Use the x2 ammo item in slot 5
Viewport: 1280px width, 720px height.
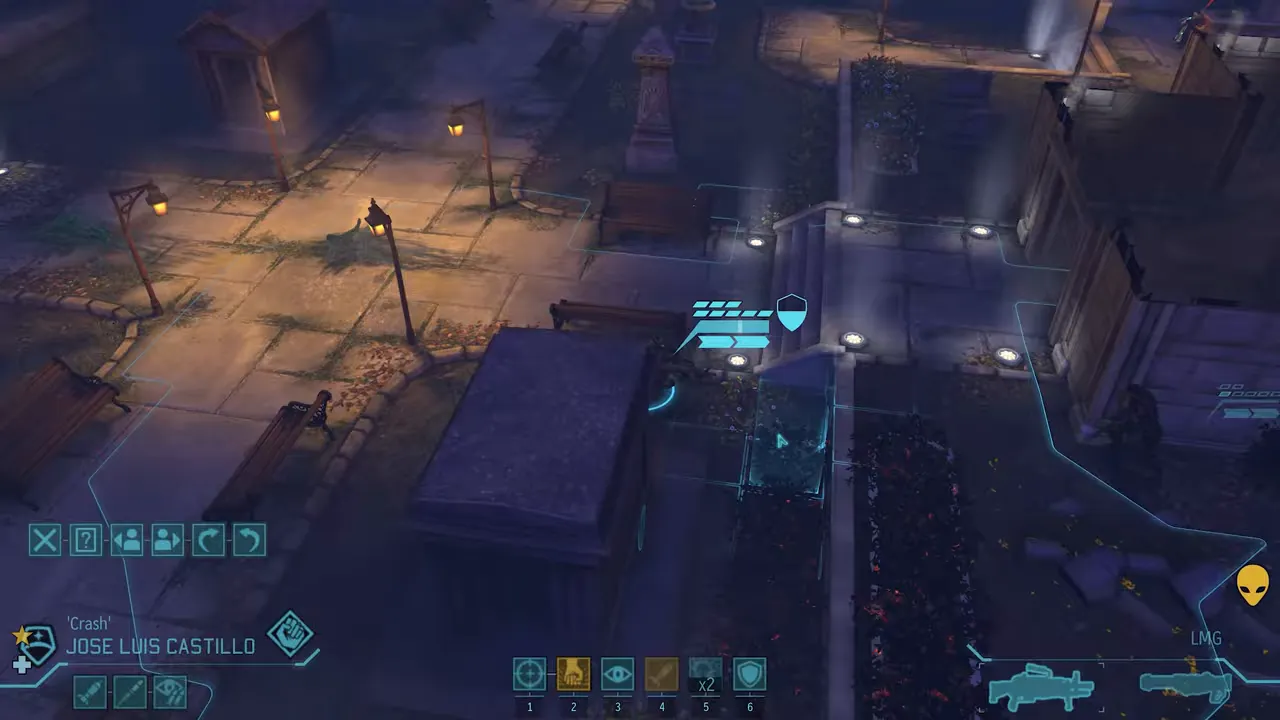(x=705, y=674)
